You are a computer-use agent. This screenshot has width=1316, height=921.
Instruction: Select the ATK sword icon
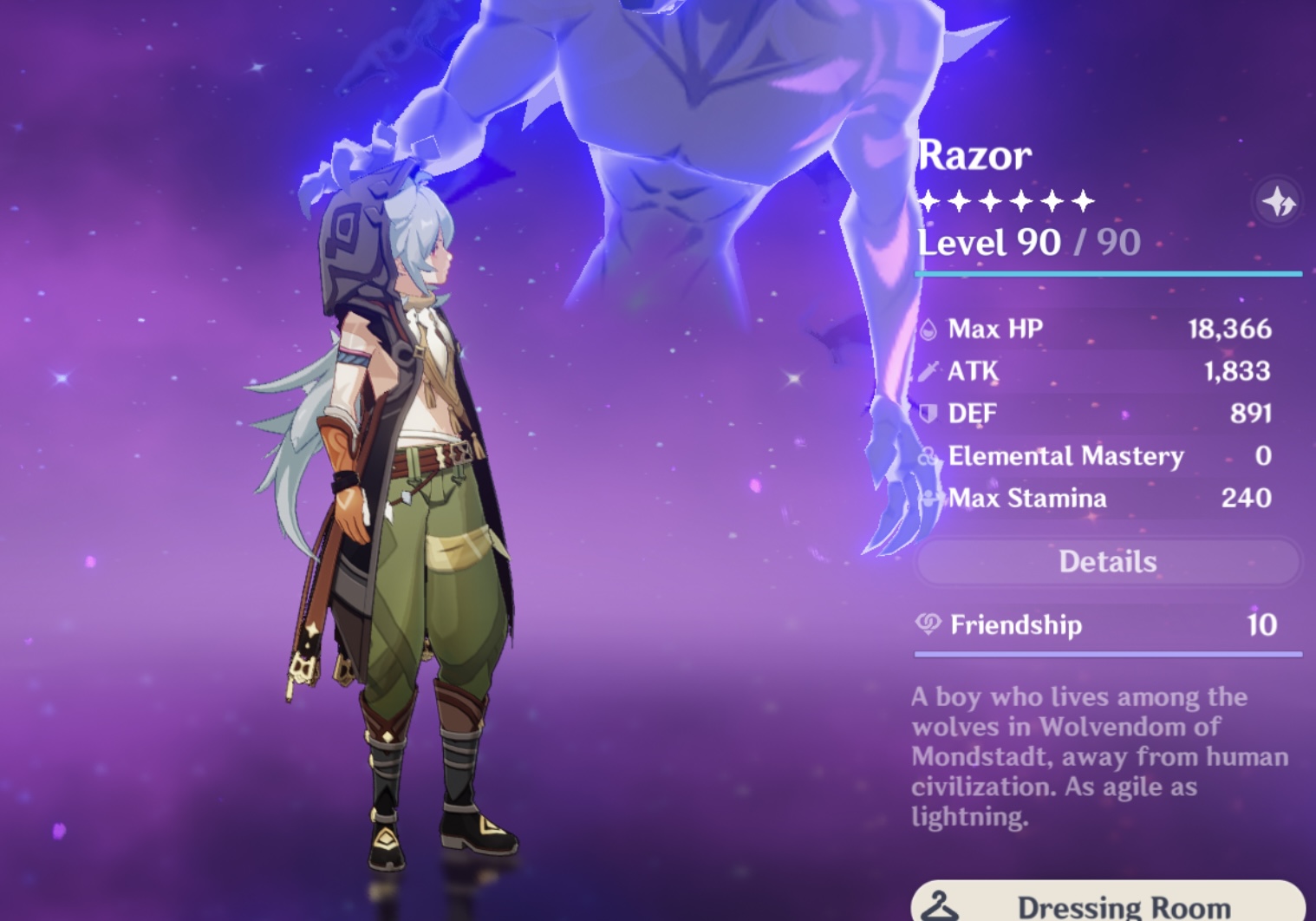(x=928, y=370)
